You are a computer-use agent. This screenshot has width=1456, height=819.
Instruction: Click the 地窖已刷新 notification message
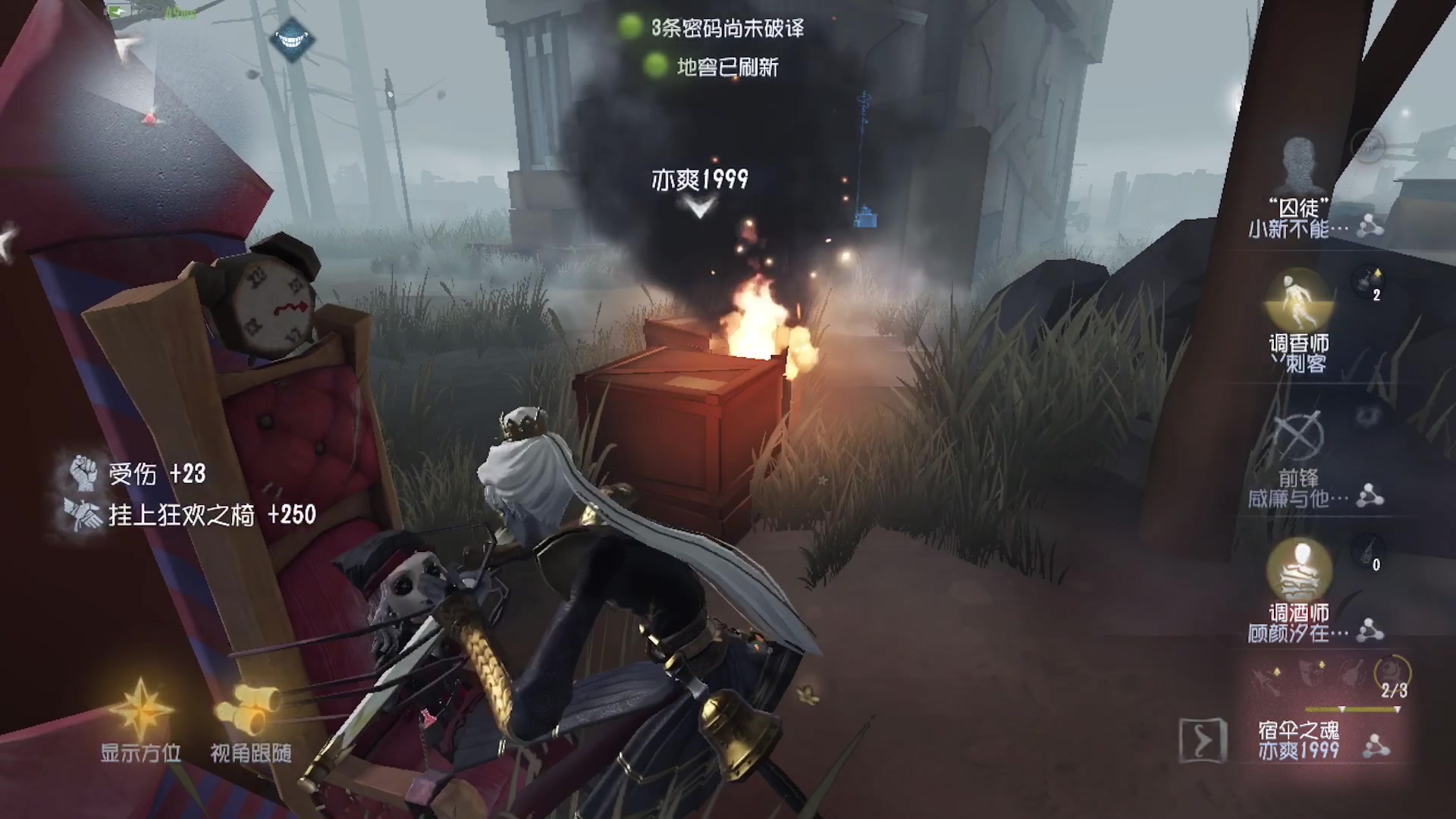pyautogui.click(x=726, y=68)
